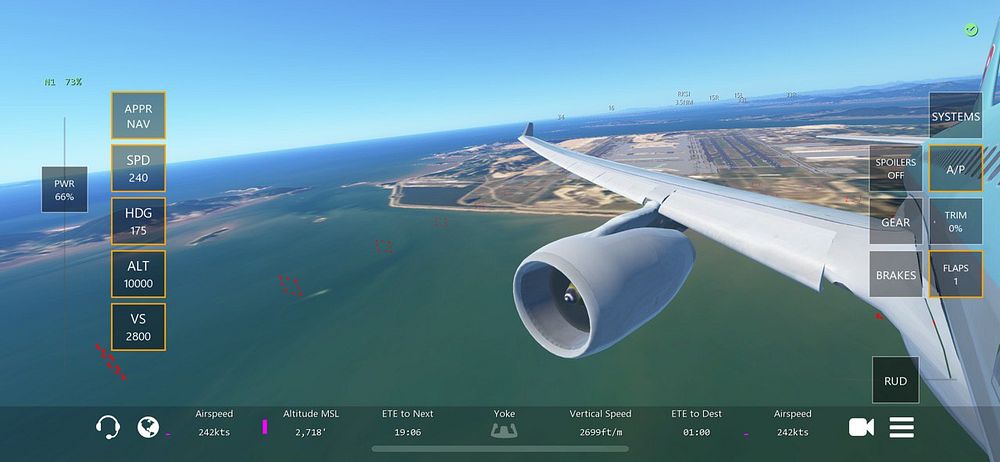Toggle the HDG 175 heading hold
The width and height of the screenshot is (1000, 462).
coord(138,222)
